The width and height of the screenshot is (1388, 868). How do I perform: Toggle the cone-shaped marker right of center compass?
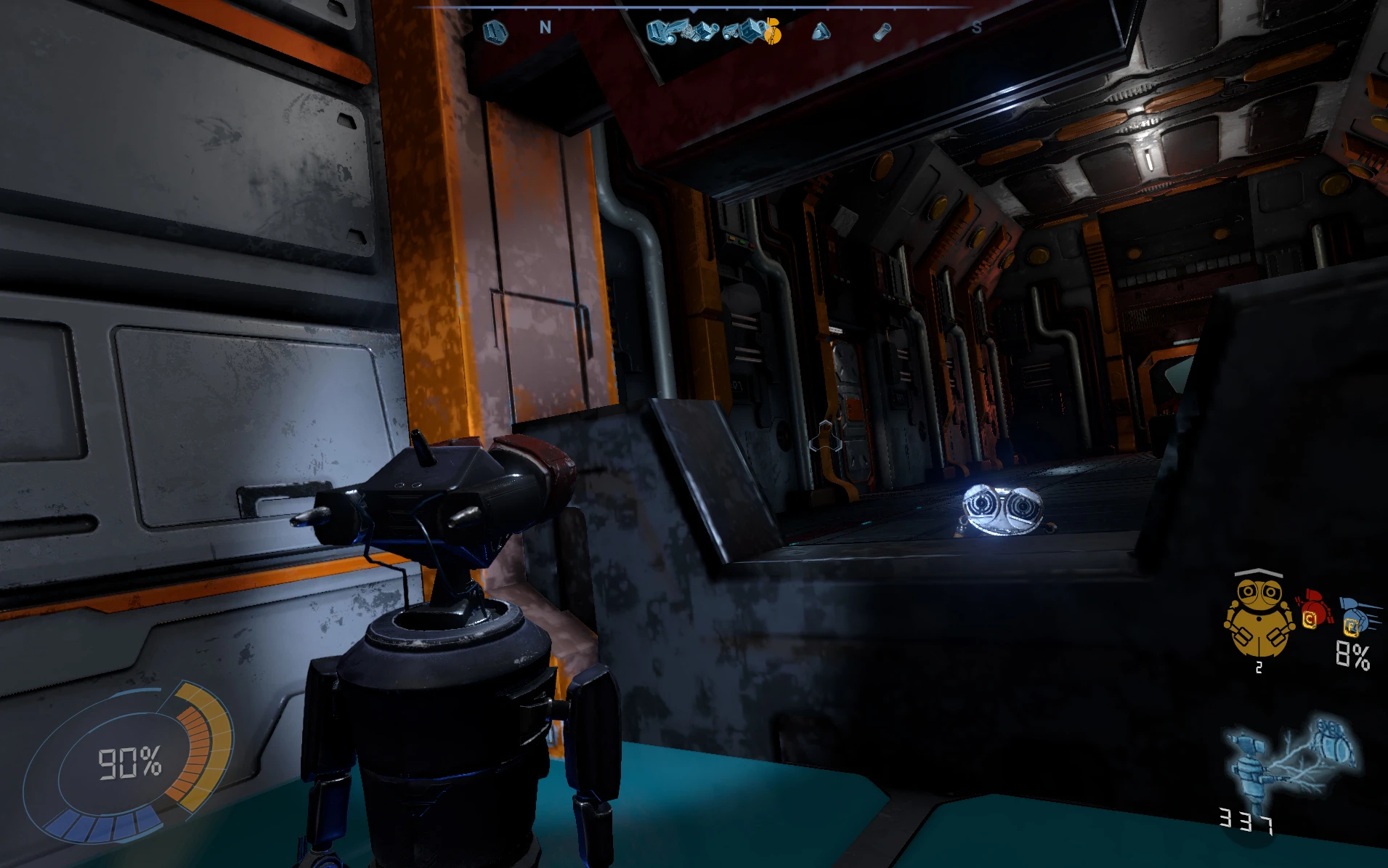click(x=821, y=31)
